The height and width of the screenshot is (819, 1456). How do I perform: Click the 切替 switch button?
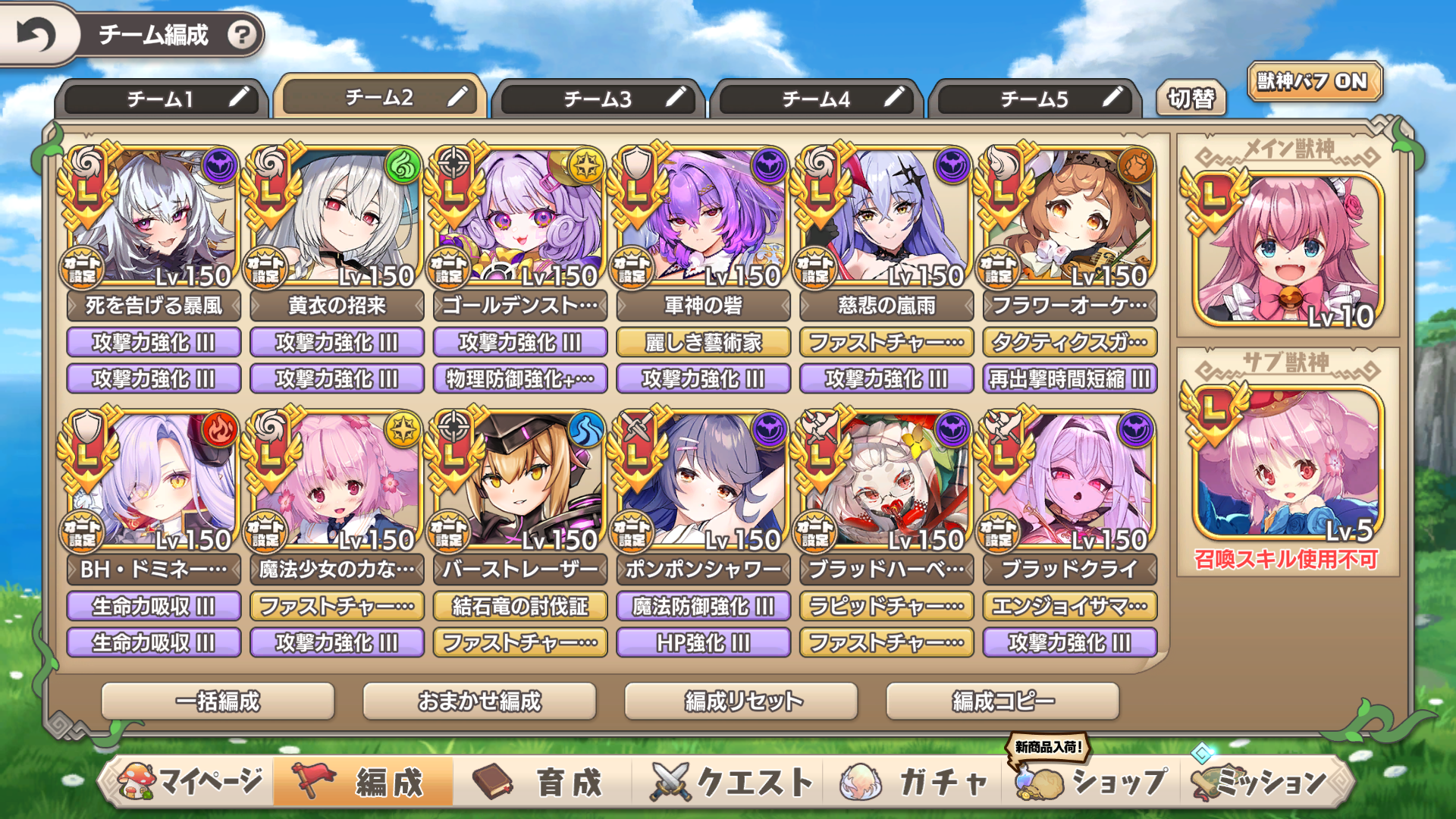point(1191,99)
